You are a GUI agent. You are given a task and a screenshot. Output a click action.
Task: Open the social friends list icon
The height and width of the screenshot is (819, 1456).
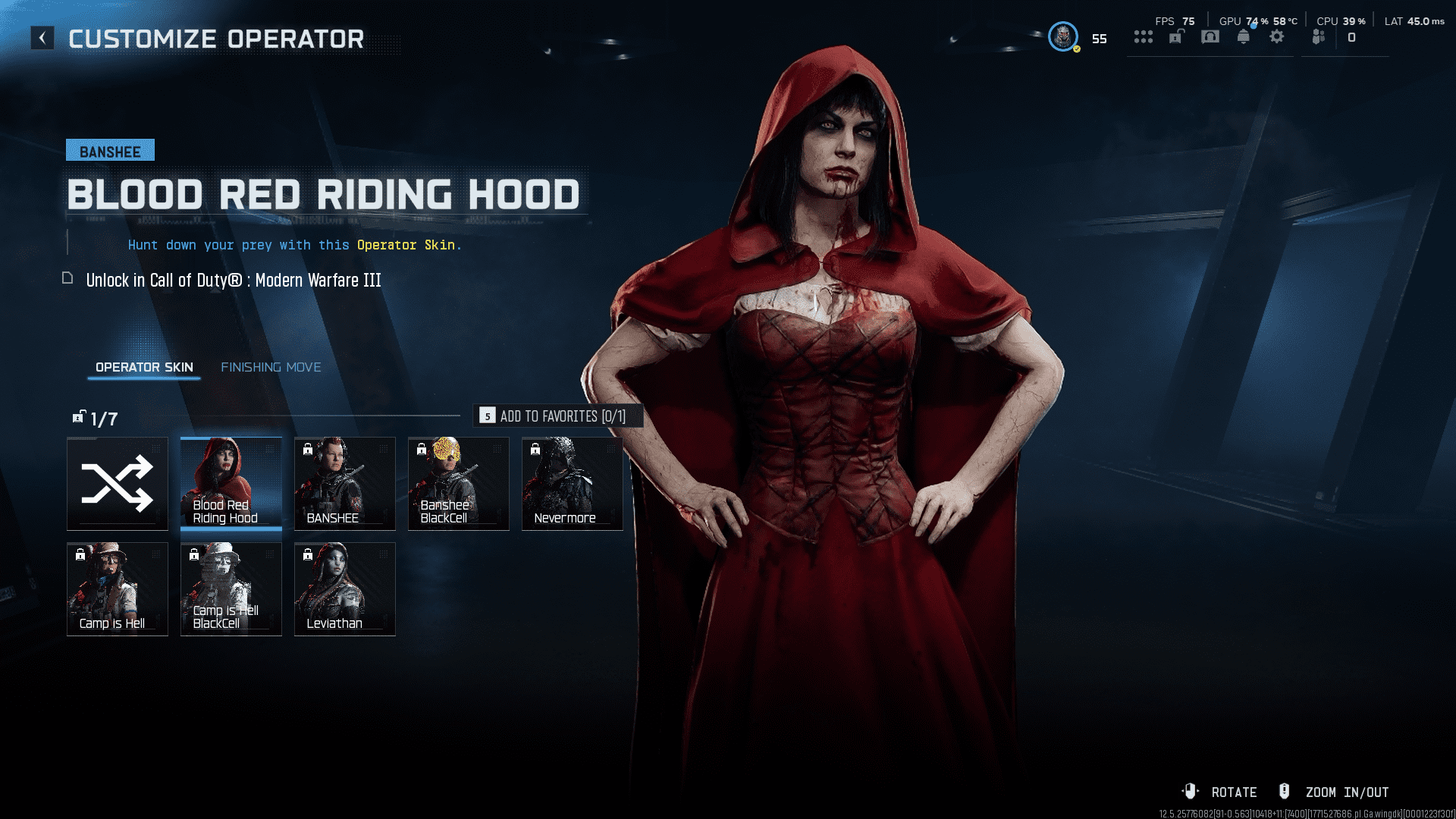click(x=1319, y=37)
